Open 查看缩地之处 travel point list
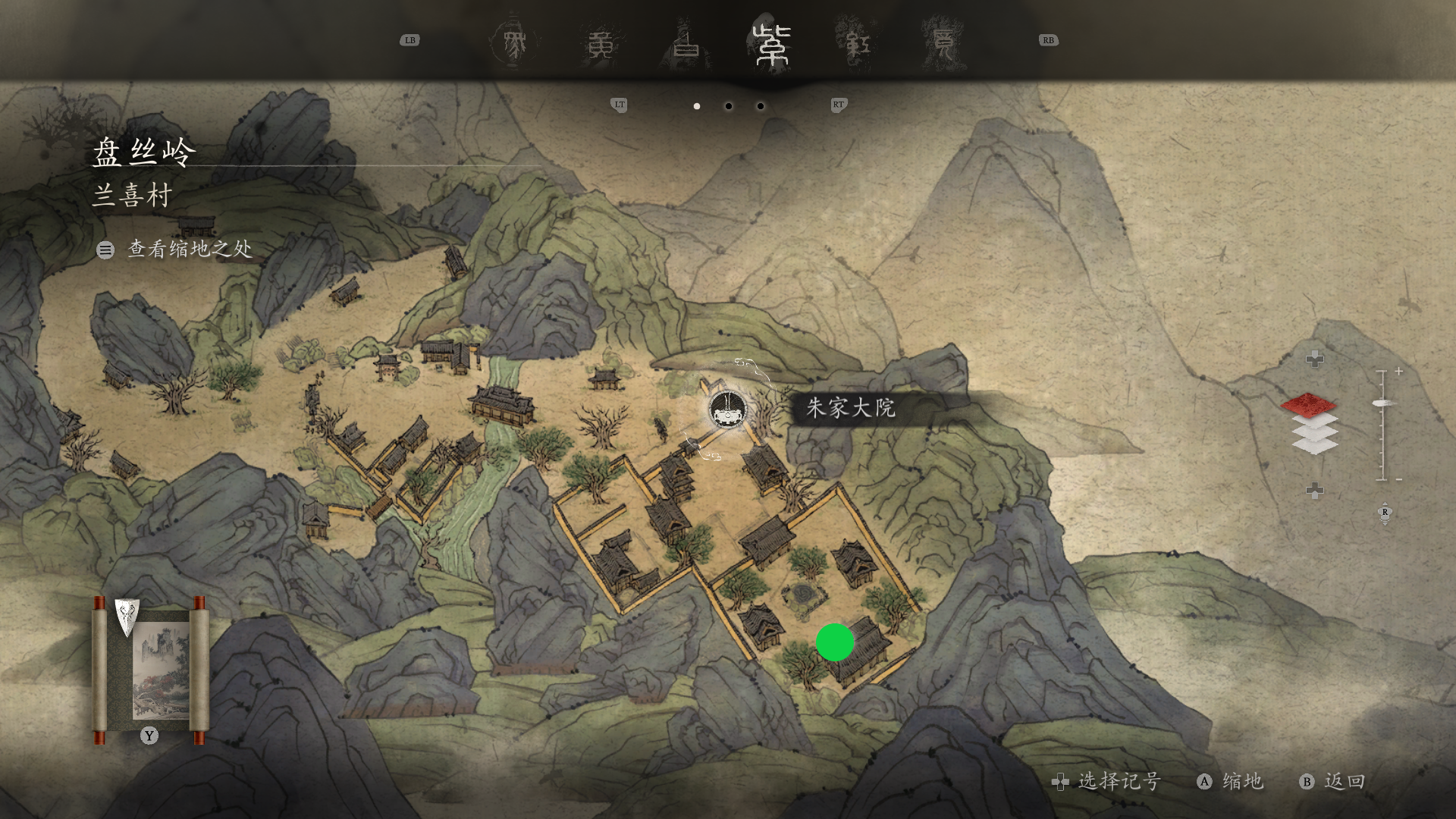The width and height of the screenshot is (1456, 819). coord(175,249)
